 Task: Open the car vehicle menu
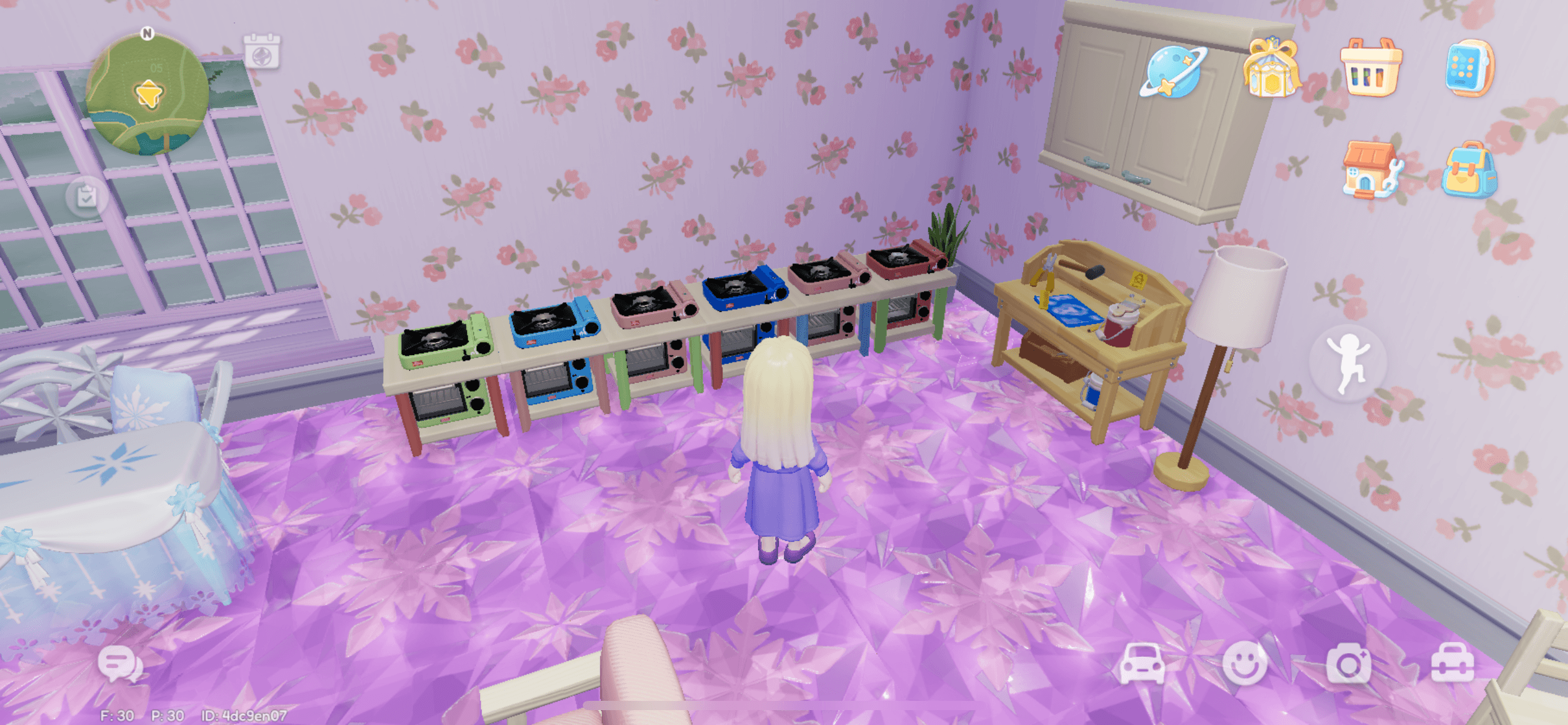click(1142, 664)
